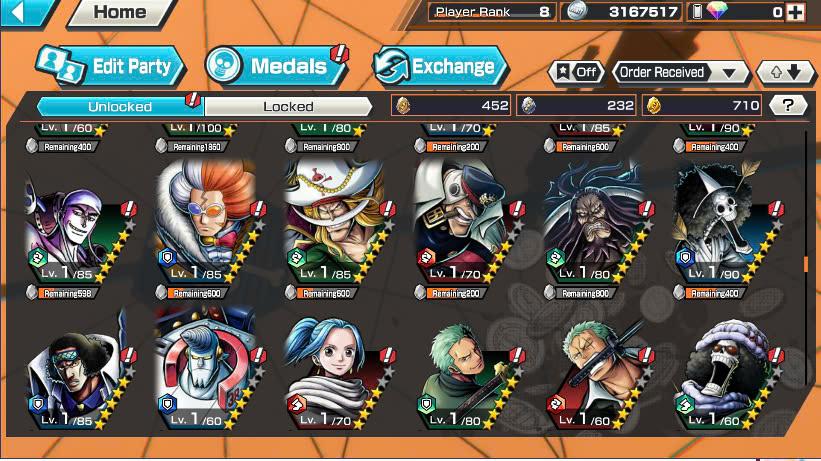
Task: Open the Exchange shop
Action: pos(440,67)
